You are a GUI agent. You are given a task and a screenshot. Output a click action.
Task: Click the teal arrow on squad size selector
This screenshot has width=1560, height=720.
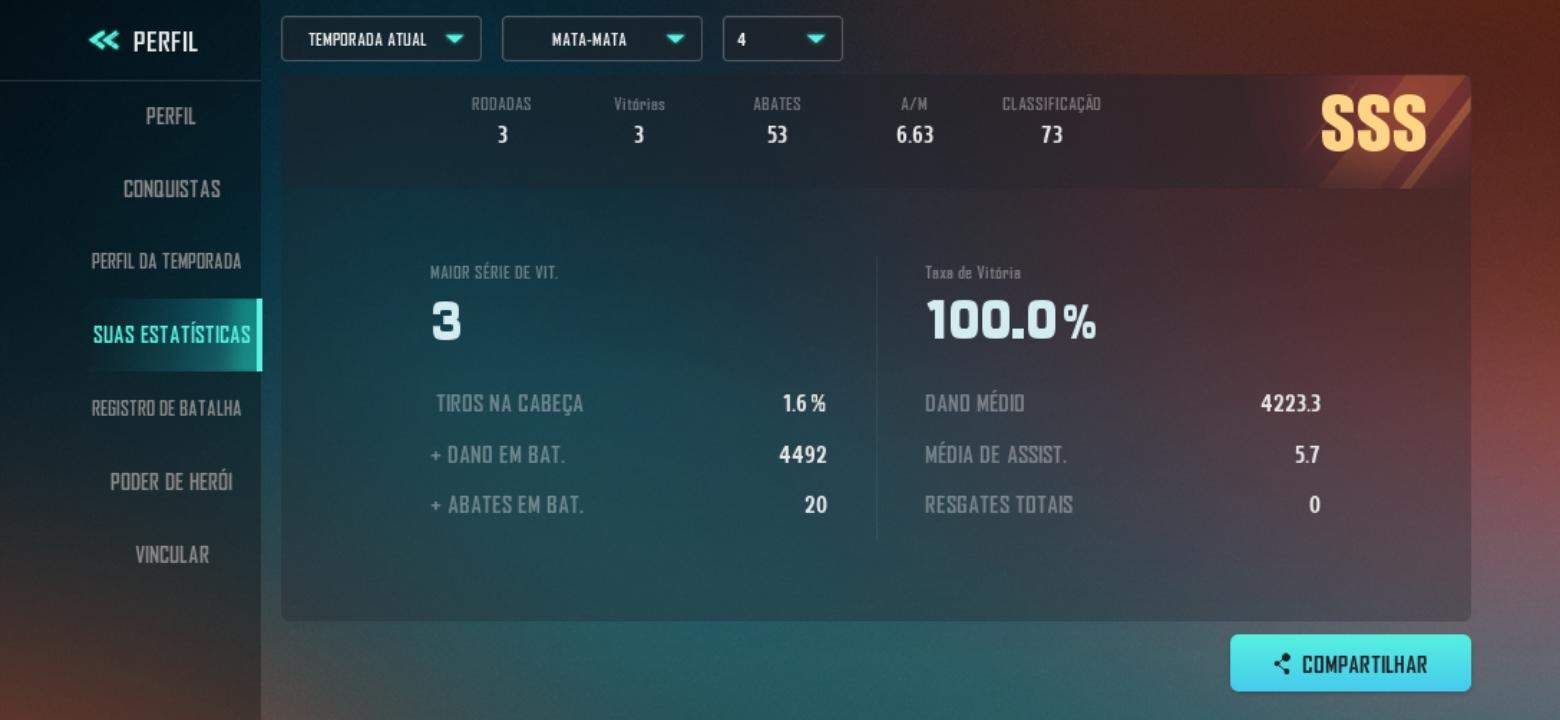pyautogui.click(x=817, y=39)
